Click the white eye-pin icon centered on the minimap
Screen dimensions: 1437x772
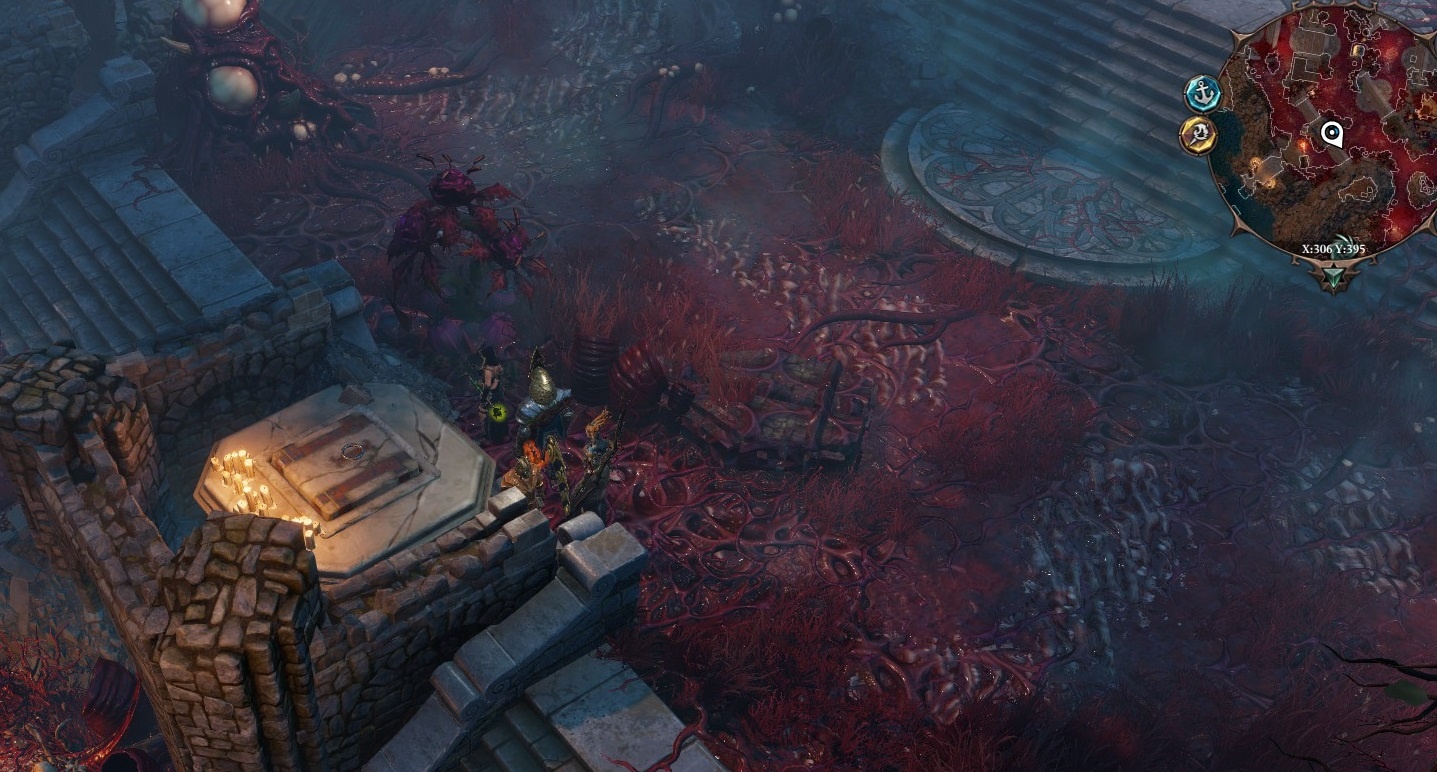click(1332, 133)
